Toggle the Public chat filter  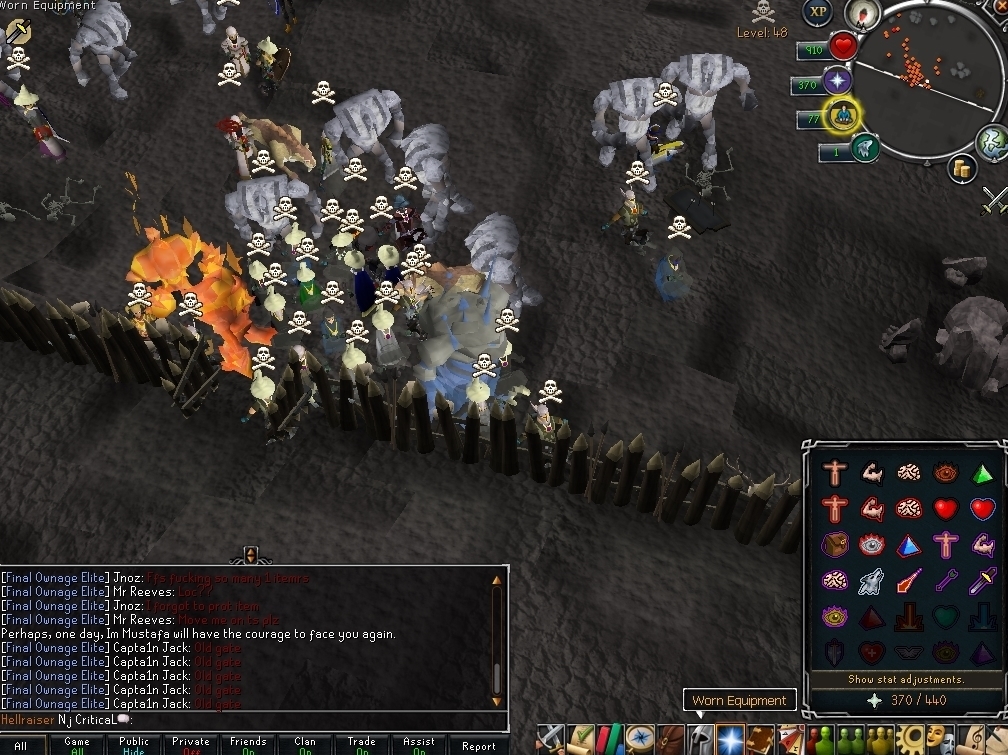coord(134,746)
